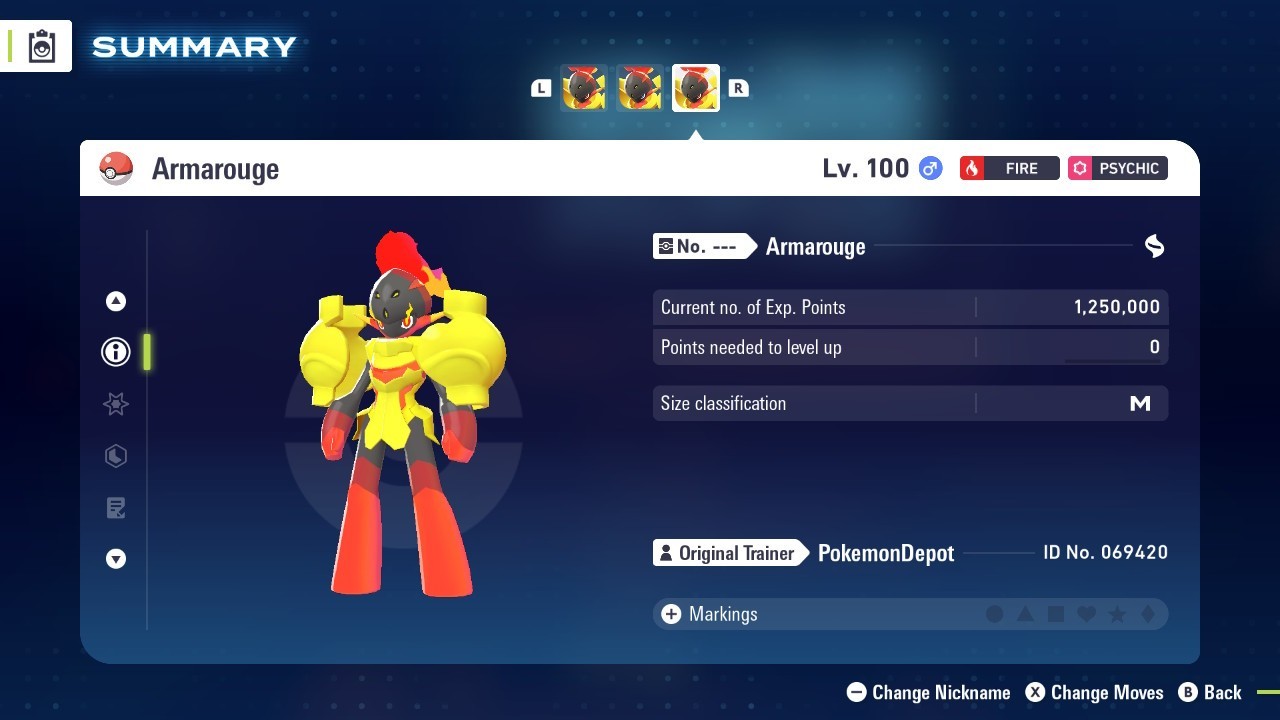
Task: Select the highlighted Armarouge party thumbnail
Action: 696,88
